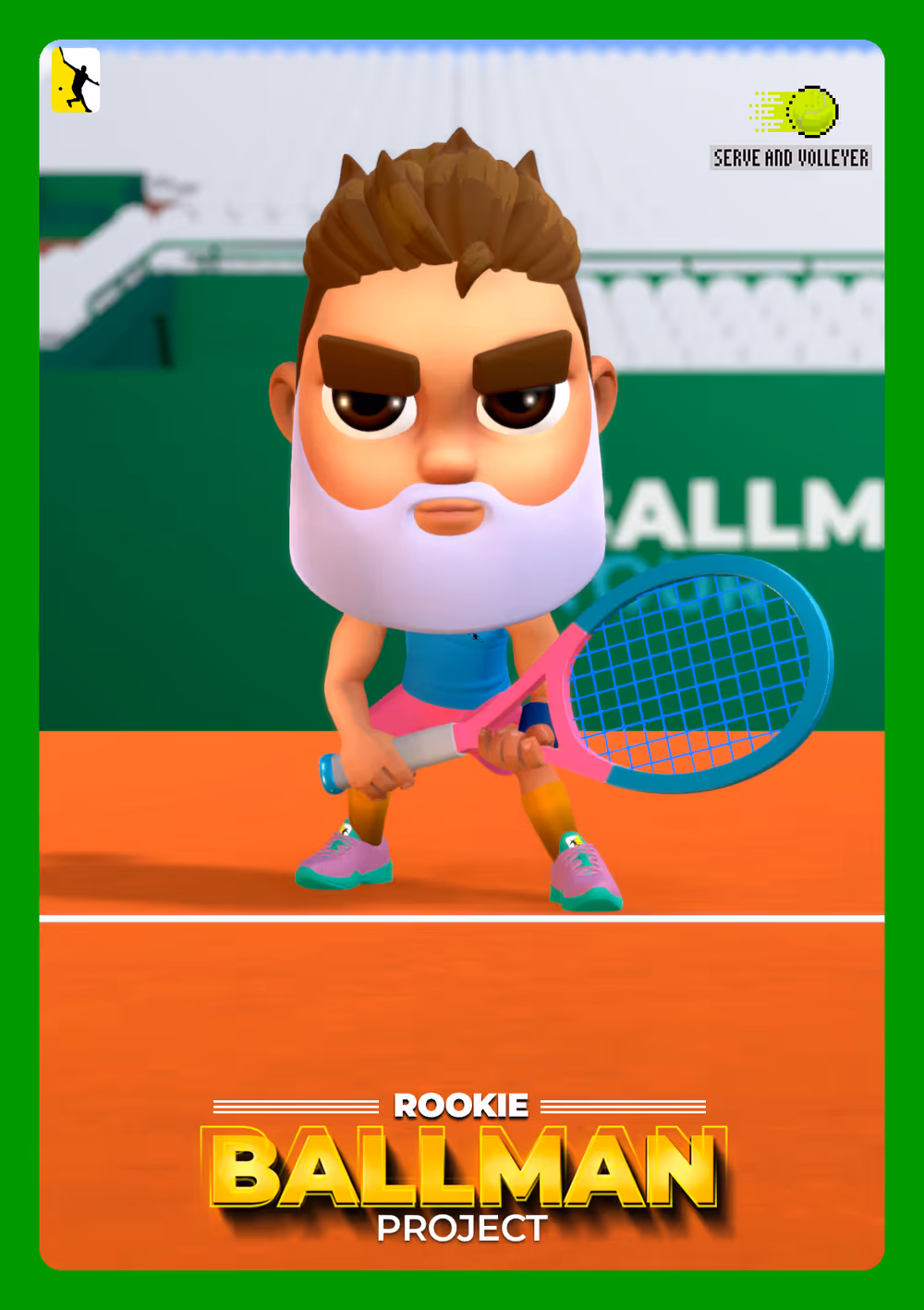Select the pixel tennis ball icon
The width and height of the screenshot is (924, 1310).
point(810,112)
